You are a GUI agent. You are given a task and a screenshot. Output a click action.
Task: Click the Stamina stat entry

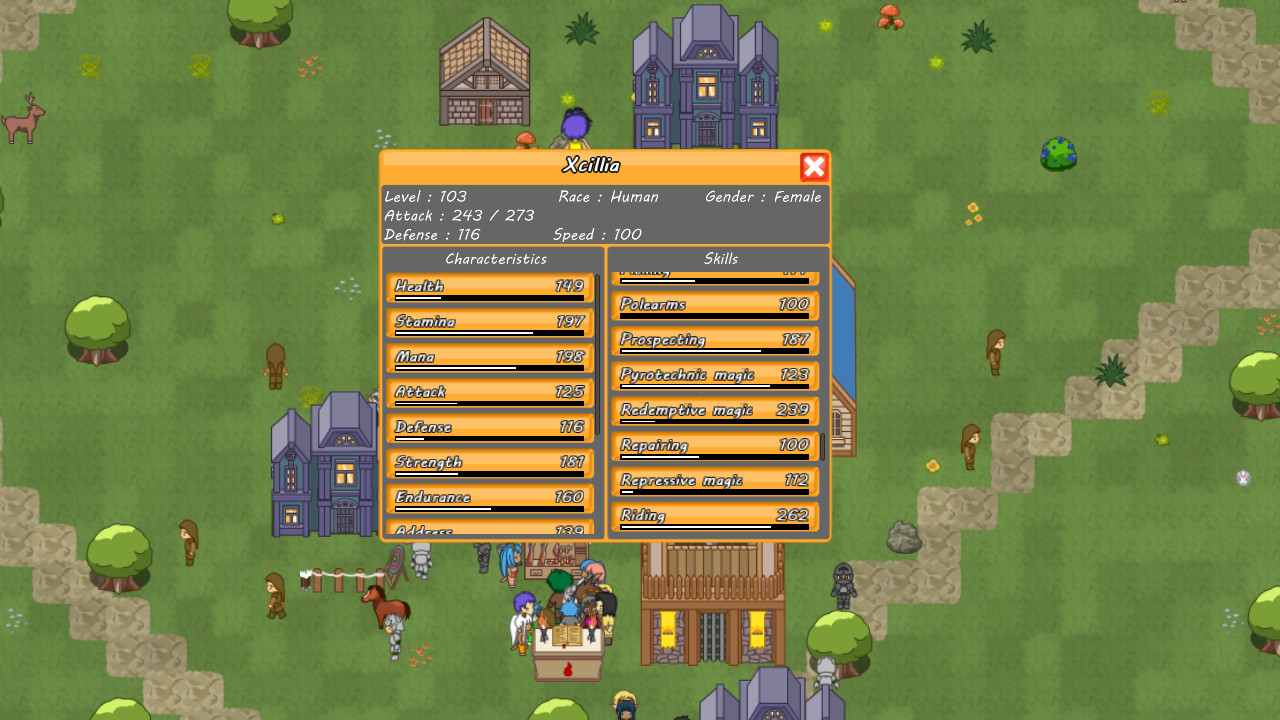(490, 323)
